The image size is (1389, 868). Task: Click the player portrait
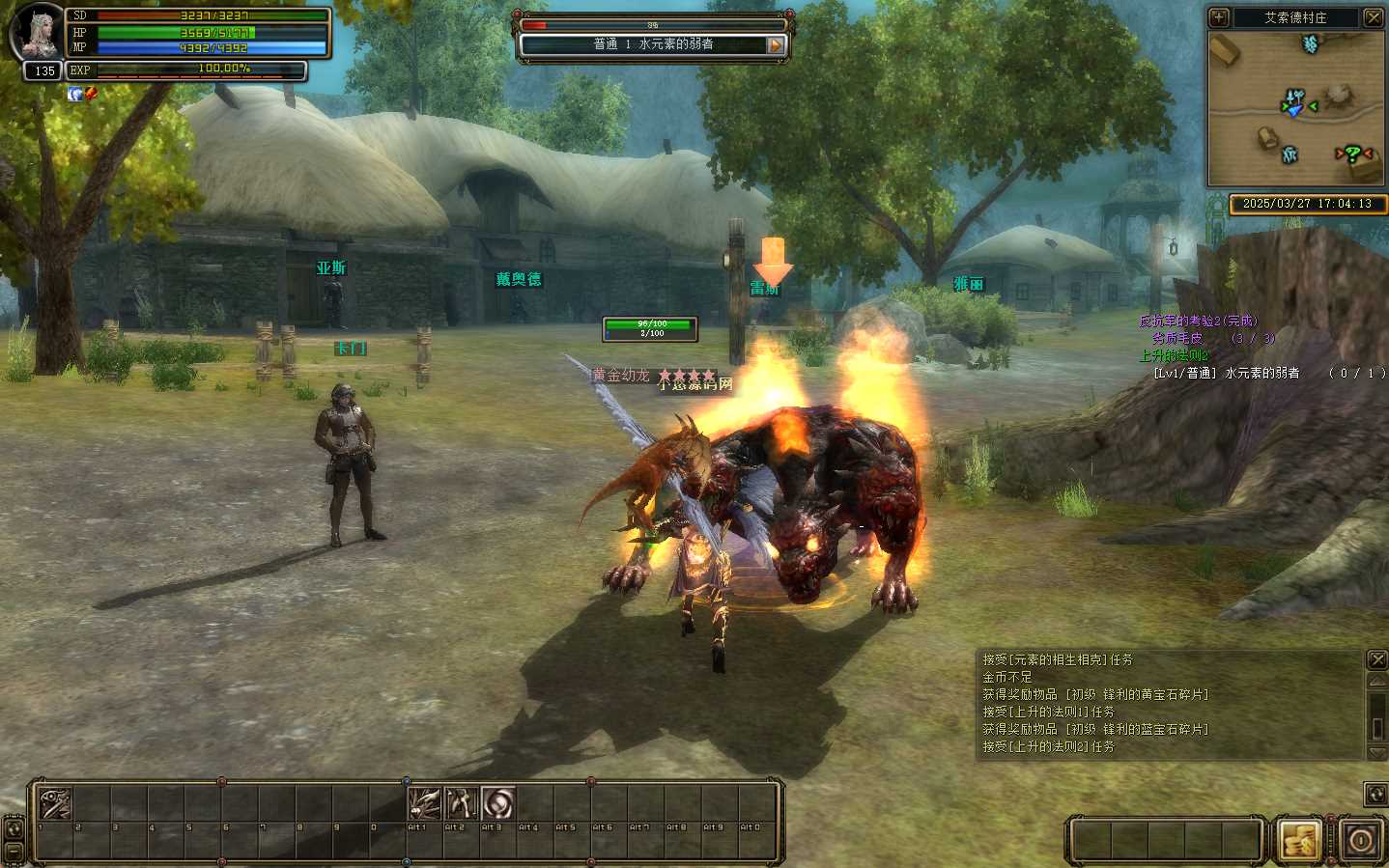37,32
